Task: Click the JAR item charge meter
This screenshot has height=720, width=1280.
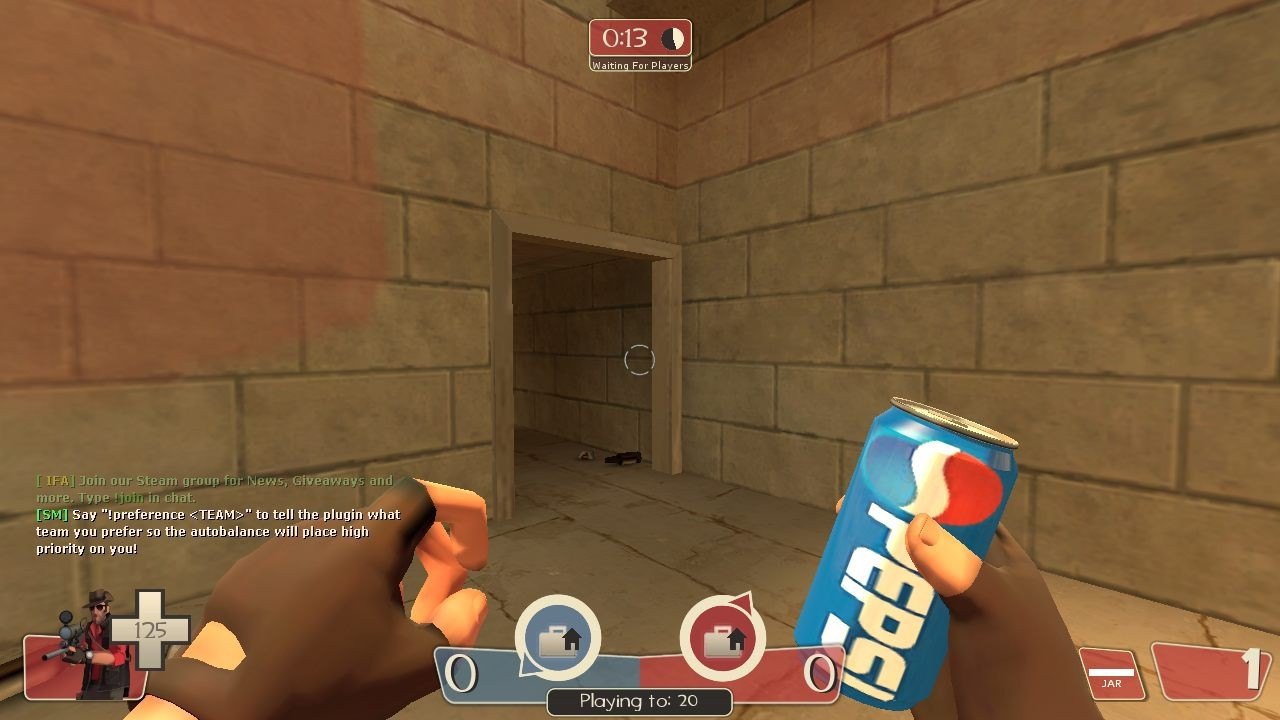Action: (x=1111, y=674)
